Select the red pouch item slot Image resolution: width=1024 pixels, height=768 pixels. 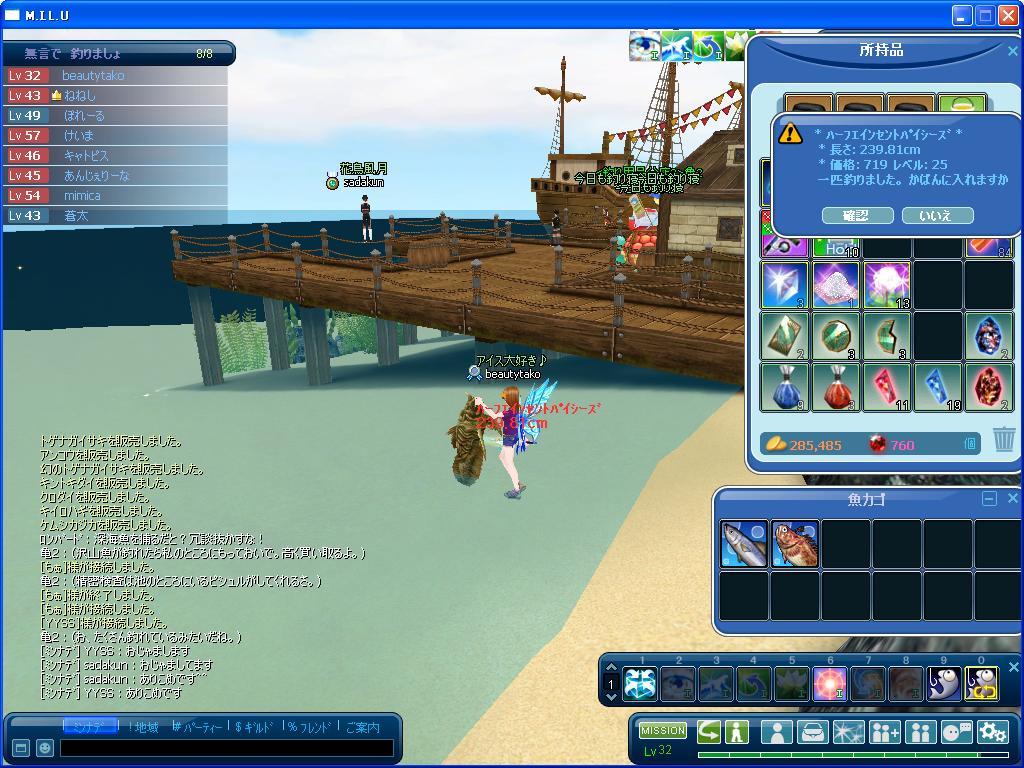tap(836, 387)
